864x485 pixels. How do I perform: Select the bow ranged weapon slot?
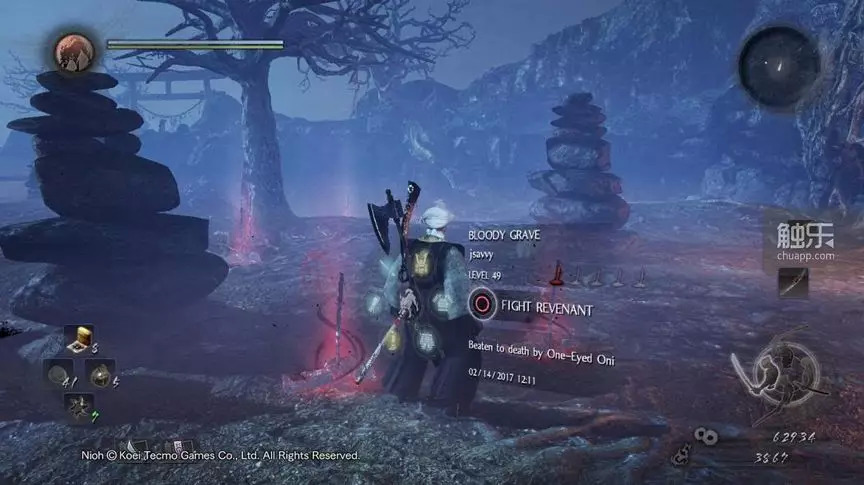pyautogui.click(x=793, y=284)
